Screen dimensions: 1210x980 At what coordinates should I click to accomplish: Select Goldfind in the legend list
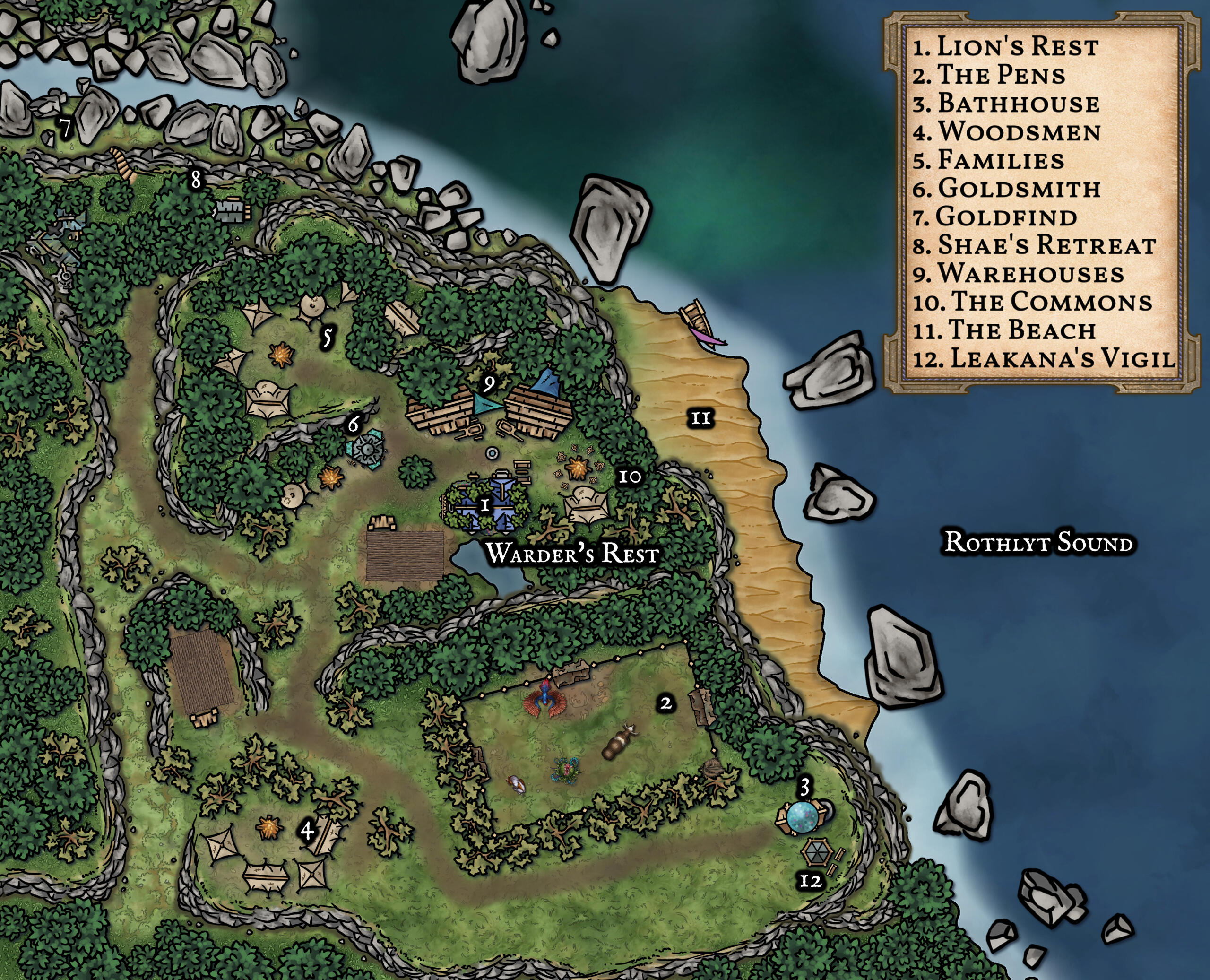coord(995,217)
